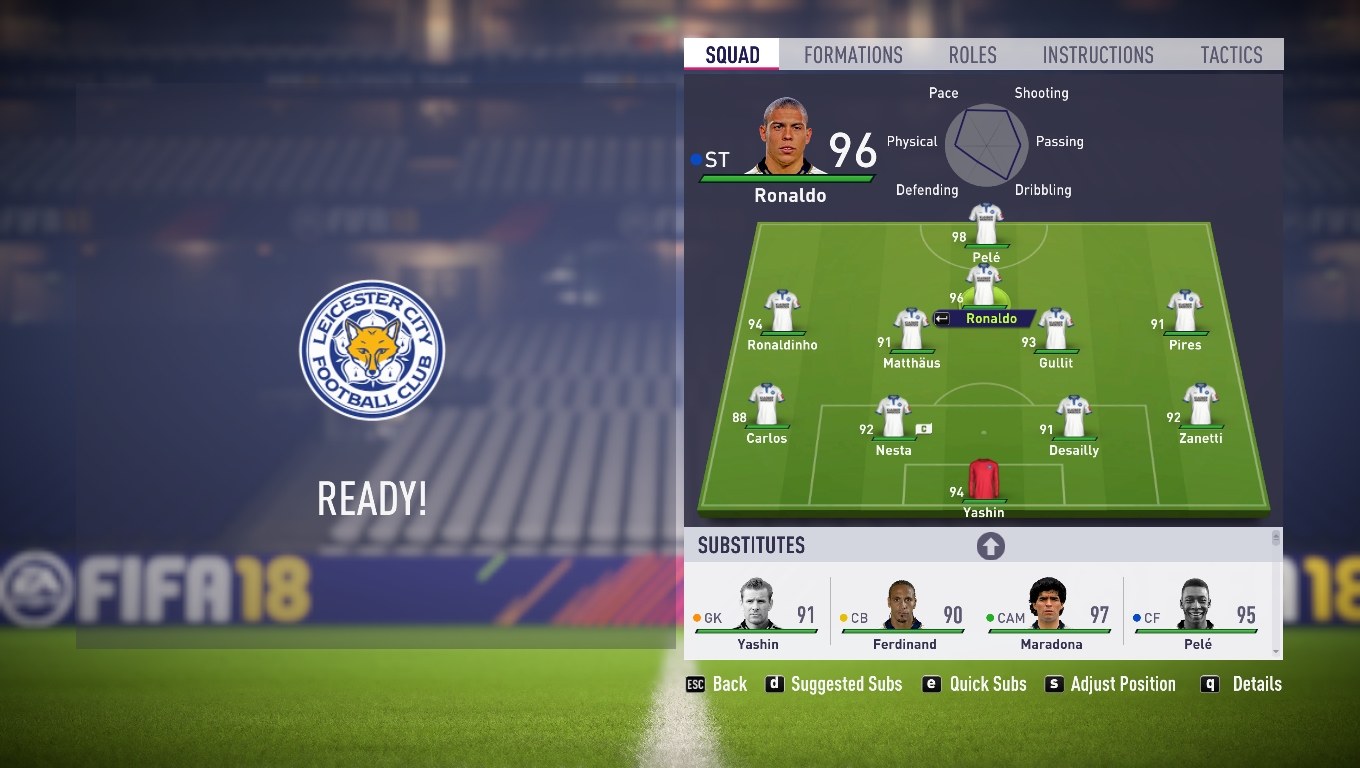Click the substitutes up arrow button
The image size is (1360, 768).
990,546
